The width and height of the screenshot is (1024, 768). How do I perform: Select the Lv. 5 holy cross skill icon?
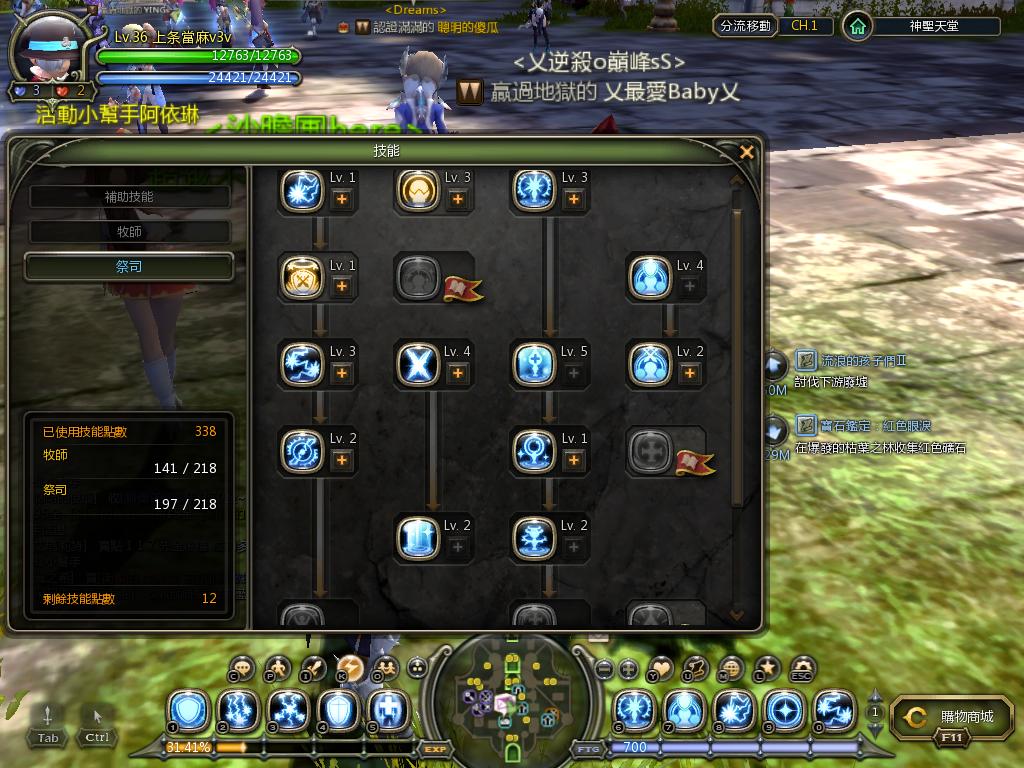coord(533,364)
